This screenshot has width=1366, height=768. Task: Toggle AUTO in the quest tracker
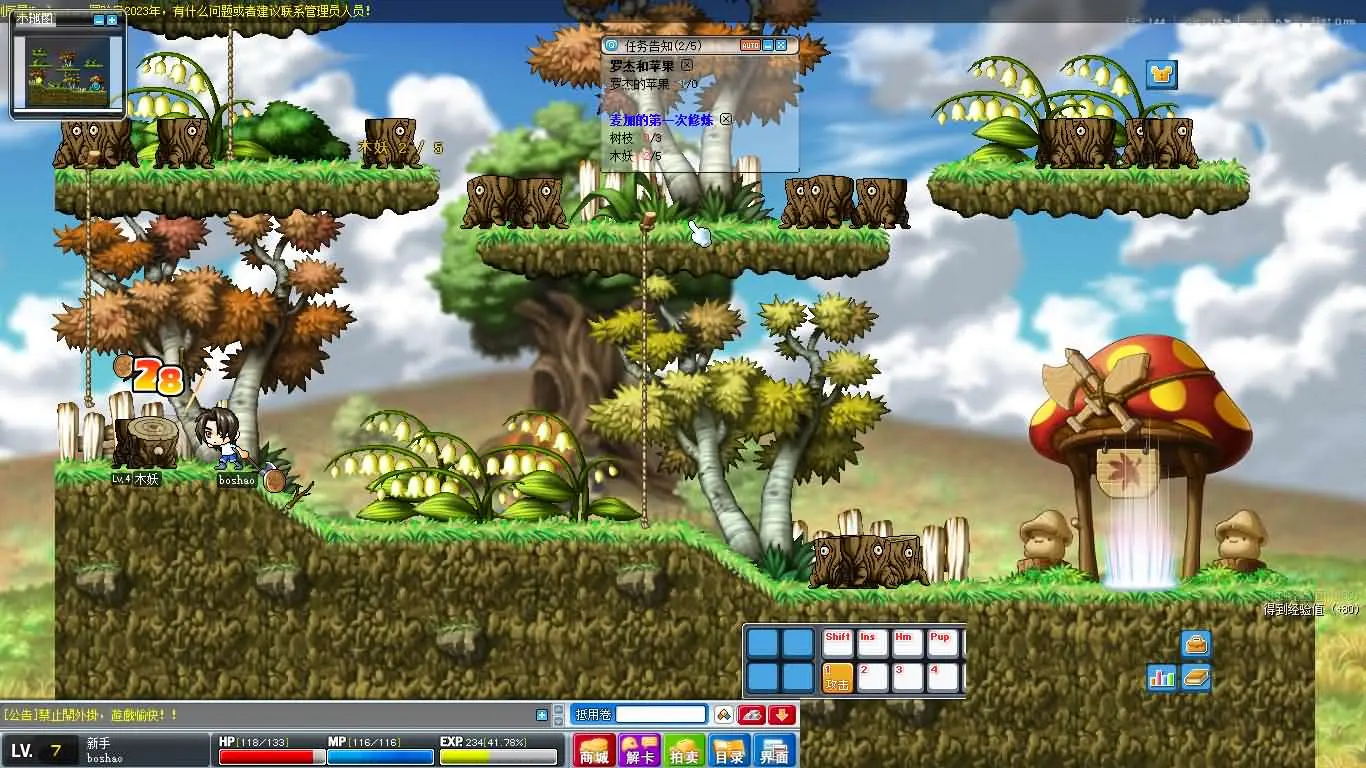[750, 45]
